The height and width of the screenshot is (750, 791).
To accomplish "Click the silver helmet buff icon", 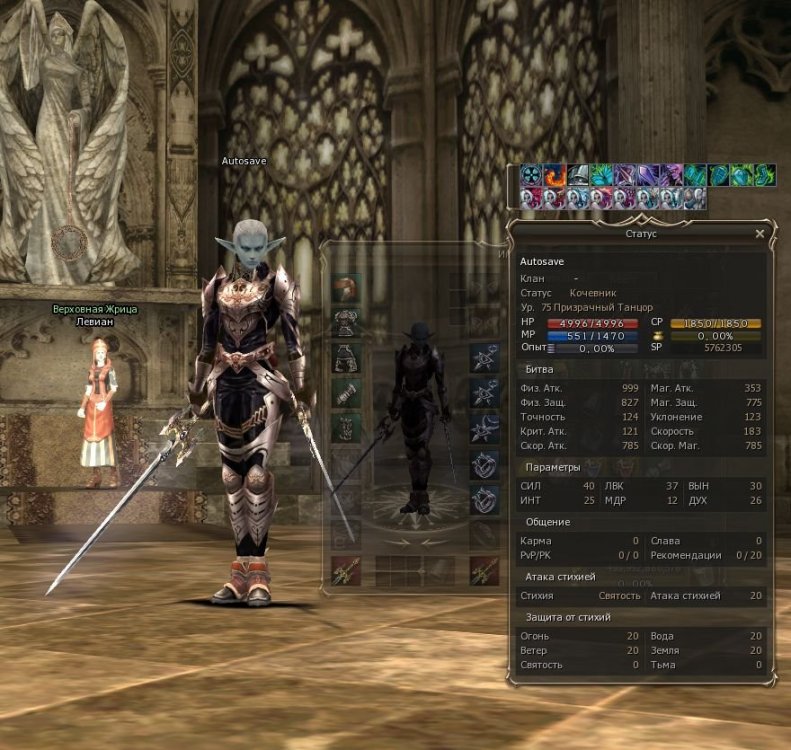I will click(x=579, y=175).
